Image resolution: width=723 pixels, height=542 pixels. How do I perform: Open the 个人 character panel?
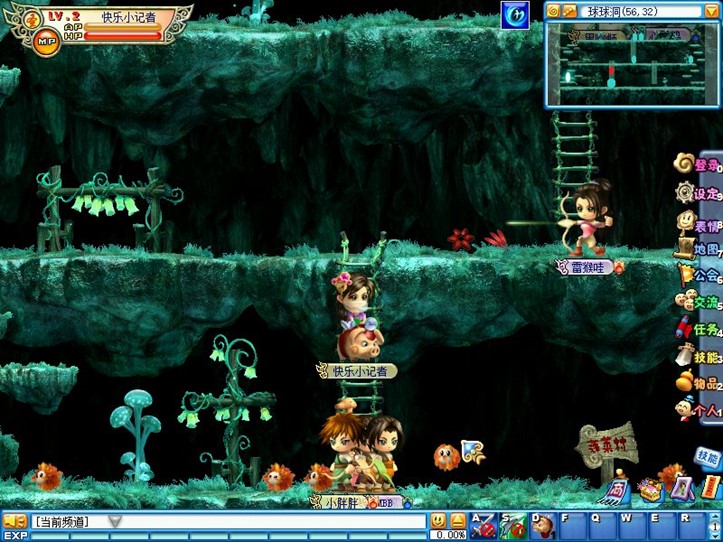click(698, 409)
